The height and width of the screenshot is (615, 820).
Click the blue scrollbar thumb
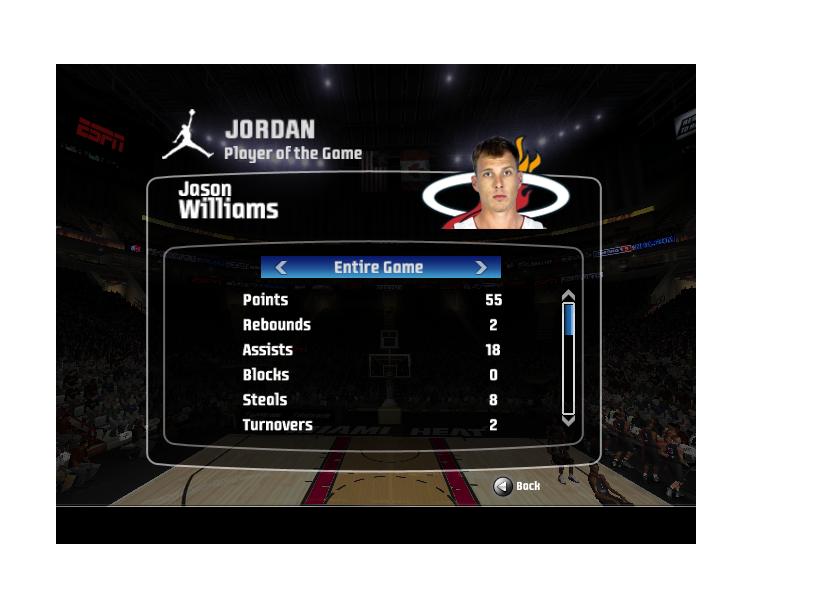569,319
